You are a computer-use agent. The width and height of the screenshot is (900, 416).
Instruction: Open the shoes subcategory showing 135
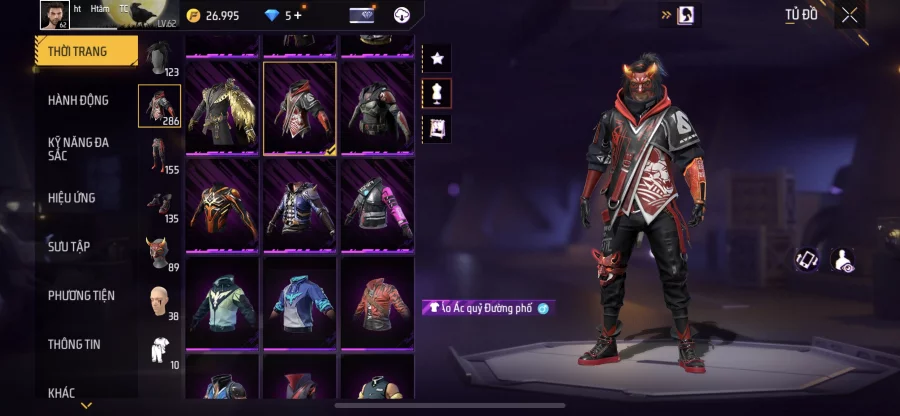159,203
